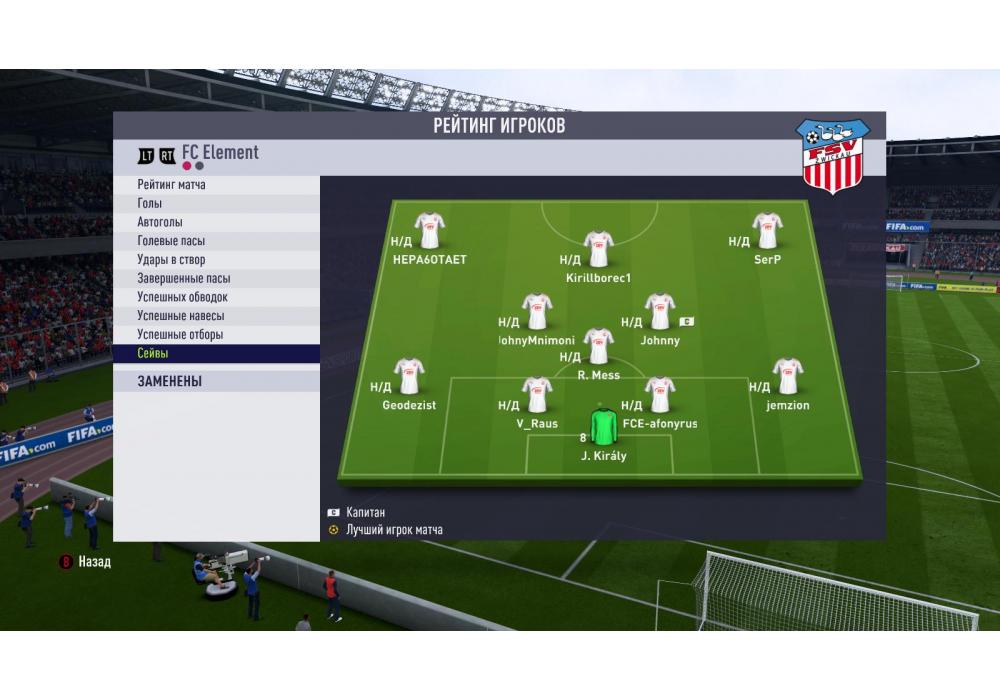Viewport: 1000px width, 700px height.
Task: Select goalkeeper J. Király on the pitch
Action: tap(603, 427)
